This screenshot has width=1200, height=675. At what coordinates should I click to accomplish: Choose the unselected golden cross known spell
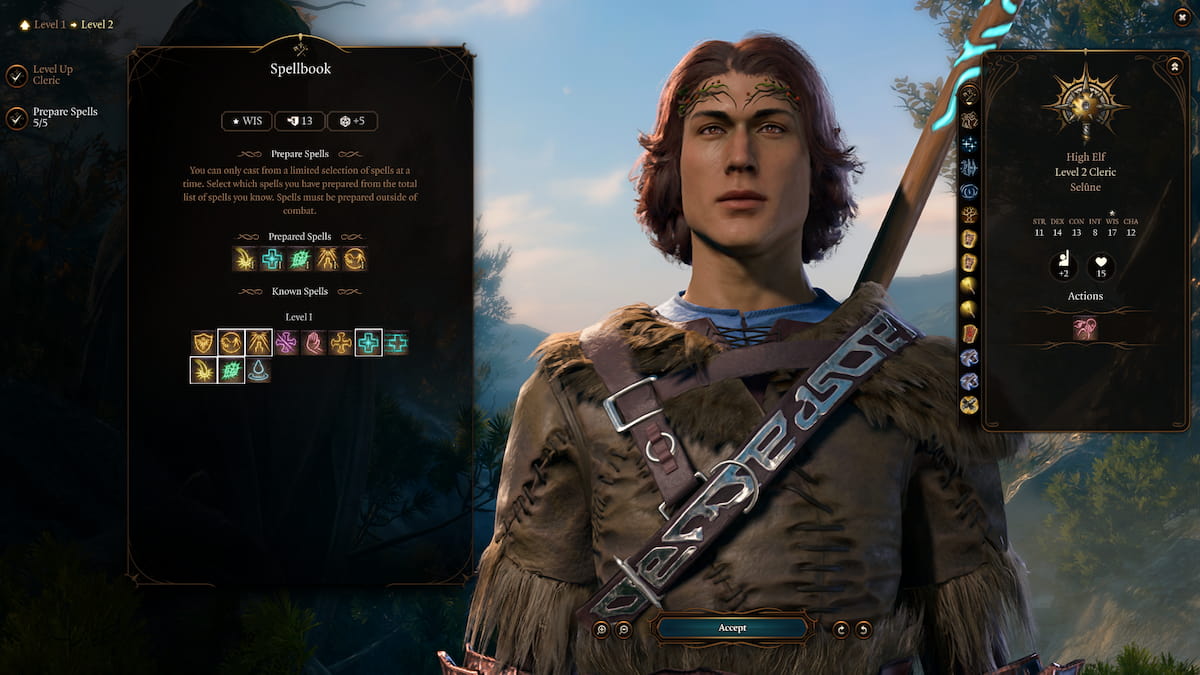click(341, 343)
